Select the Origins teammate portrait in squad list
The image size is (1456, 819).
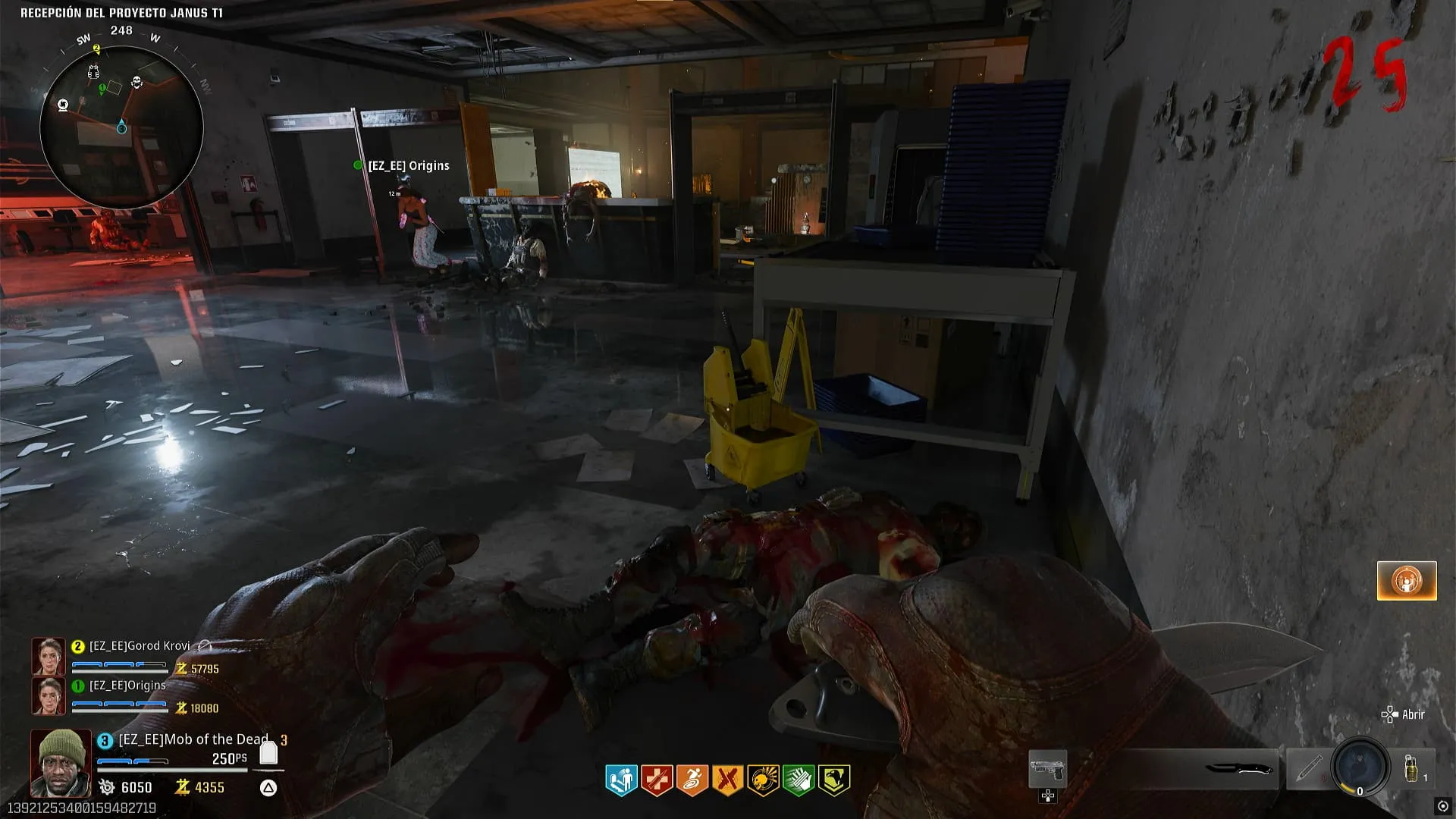(x=48, y=695)
